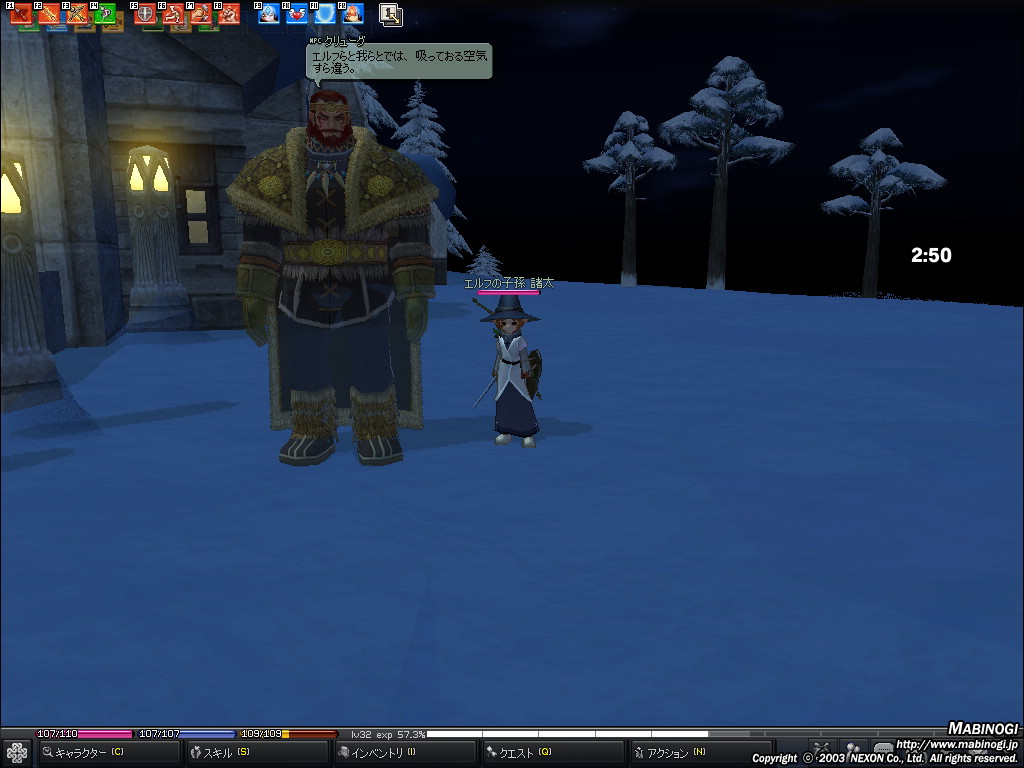Activate the F6 kicking figure skill
This screenshot has height=768, width=1024.
click(173, 15)
